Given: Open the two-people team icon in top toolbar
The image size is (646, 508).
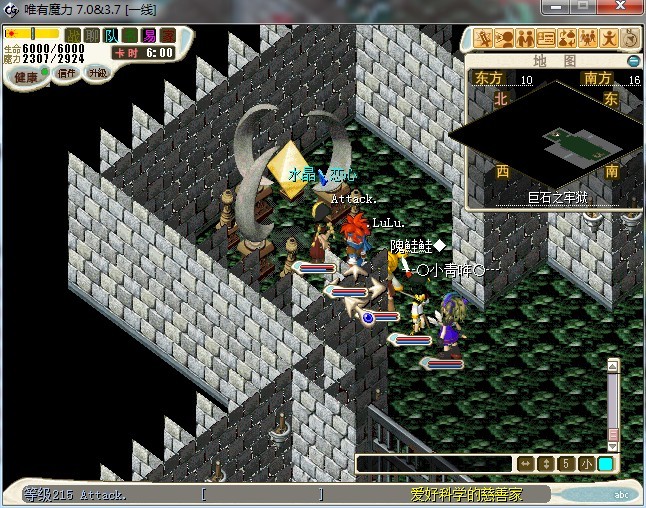Looking at the screenshot, I should click(x=526, y=39).
